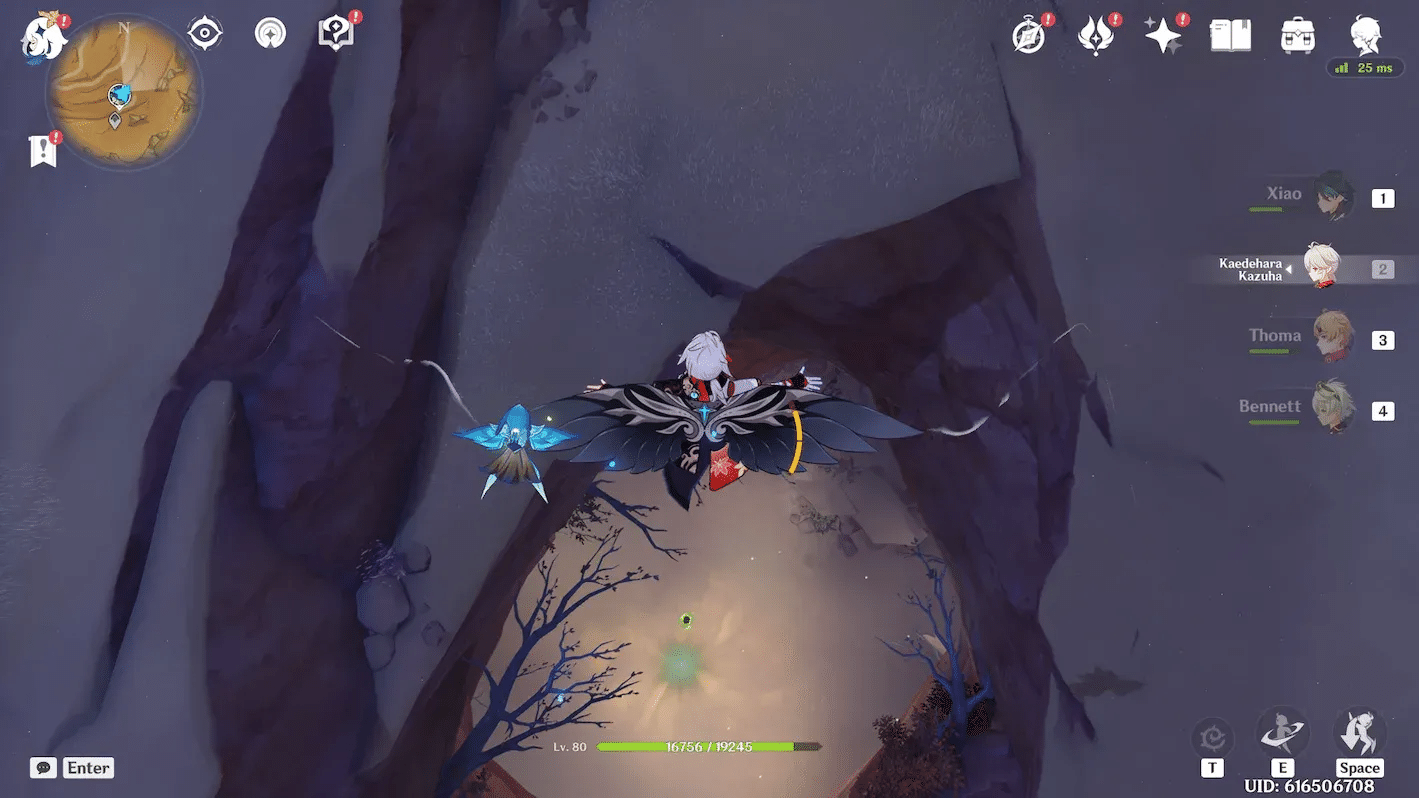Open the Events overview sparkle icon

point(1163,33)
